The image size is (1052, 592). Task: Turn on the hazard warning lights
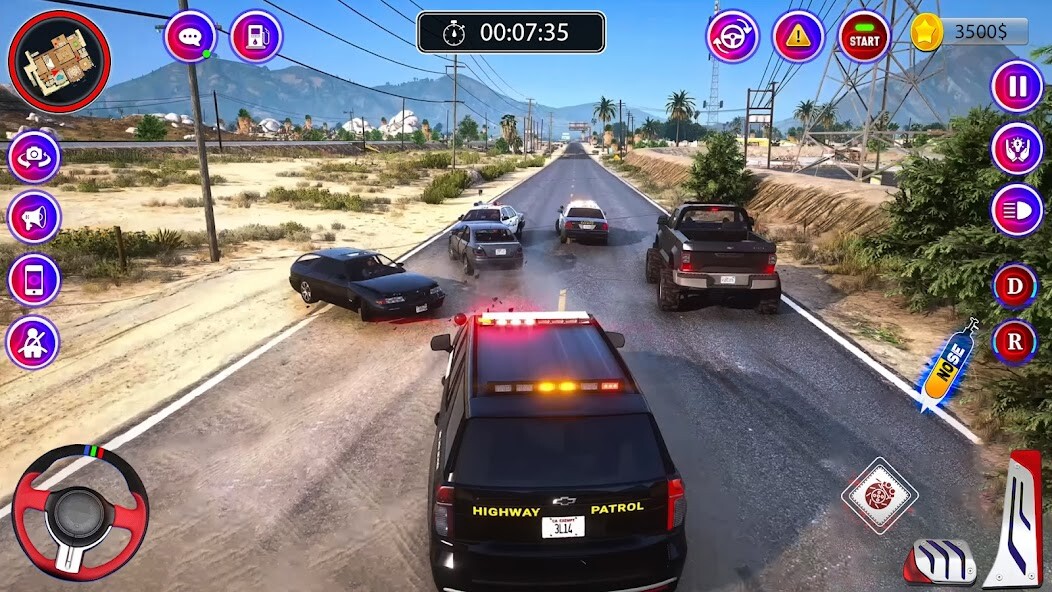coord(798,36)
